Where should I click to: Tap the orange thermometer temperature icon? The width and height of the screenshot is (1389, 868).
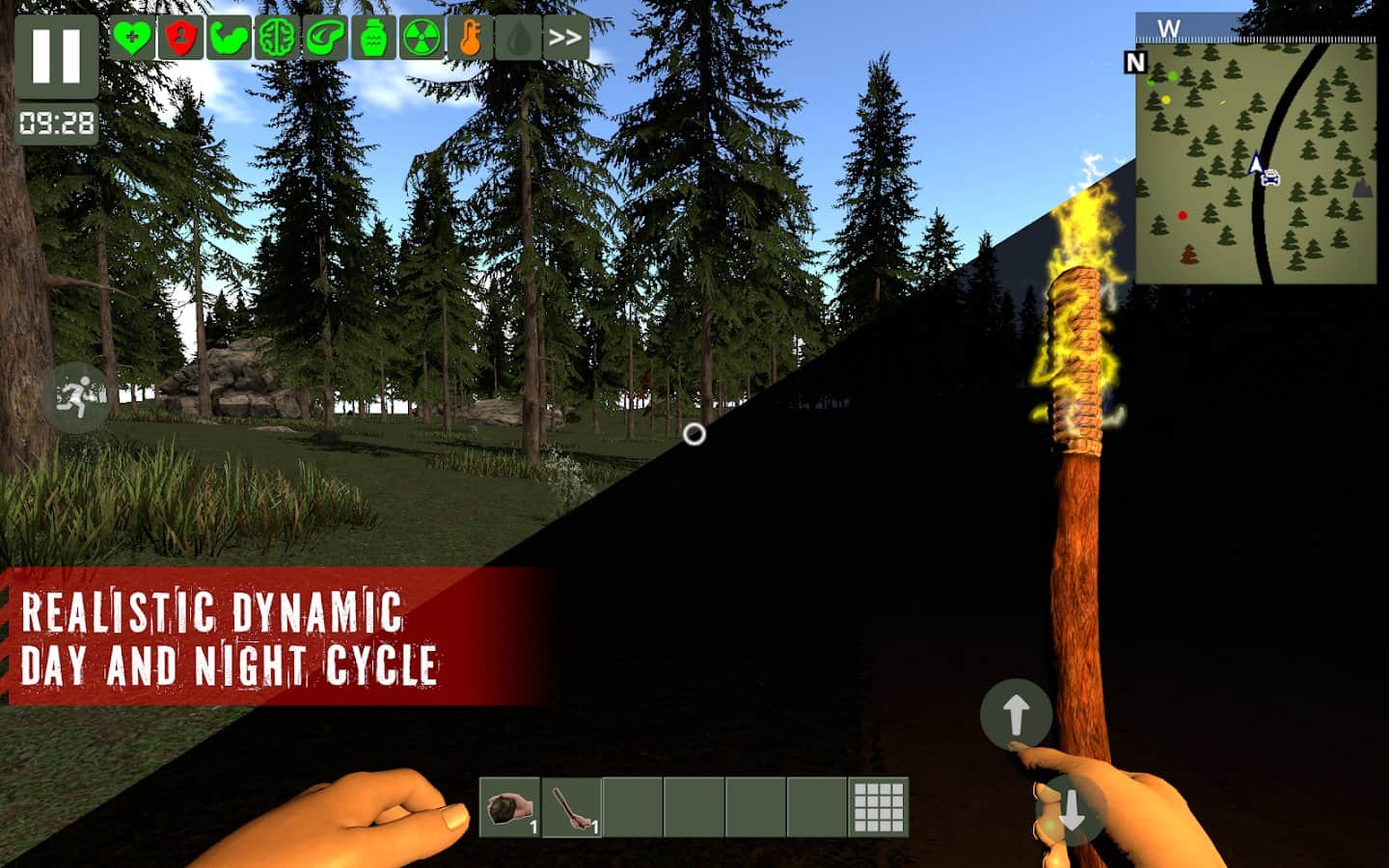(x=470, y=39)
